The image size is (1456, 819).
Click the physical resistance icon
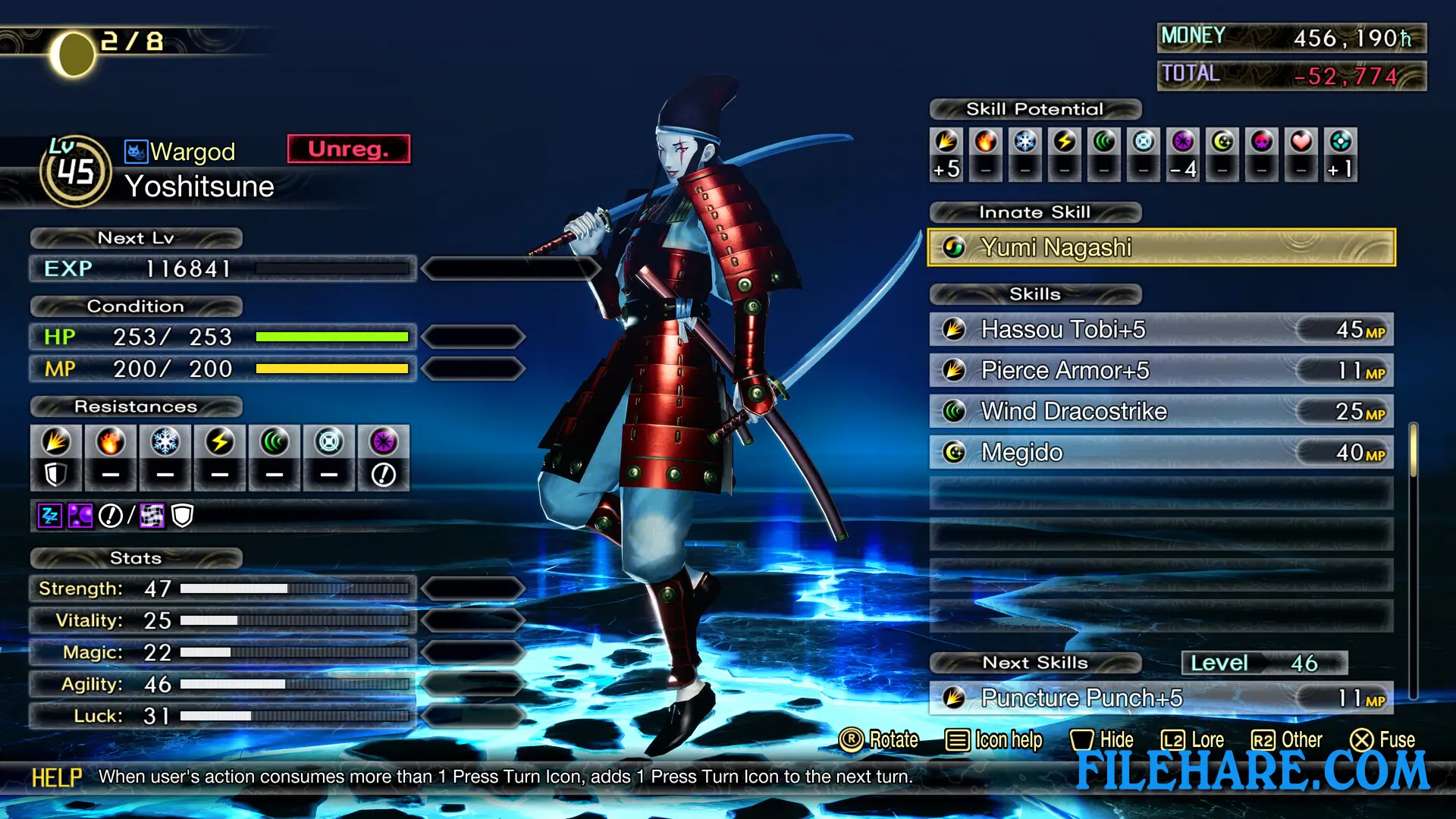click(56, 442)
